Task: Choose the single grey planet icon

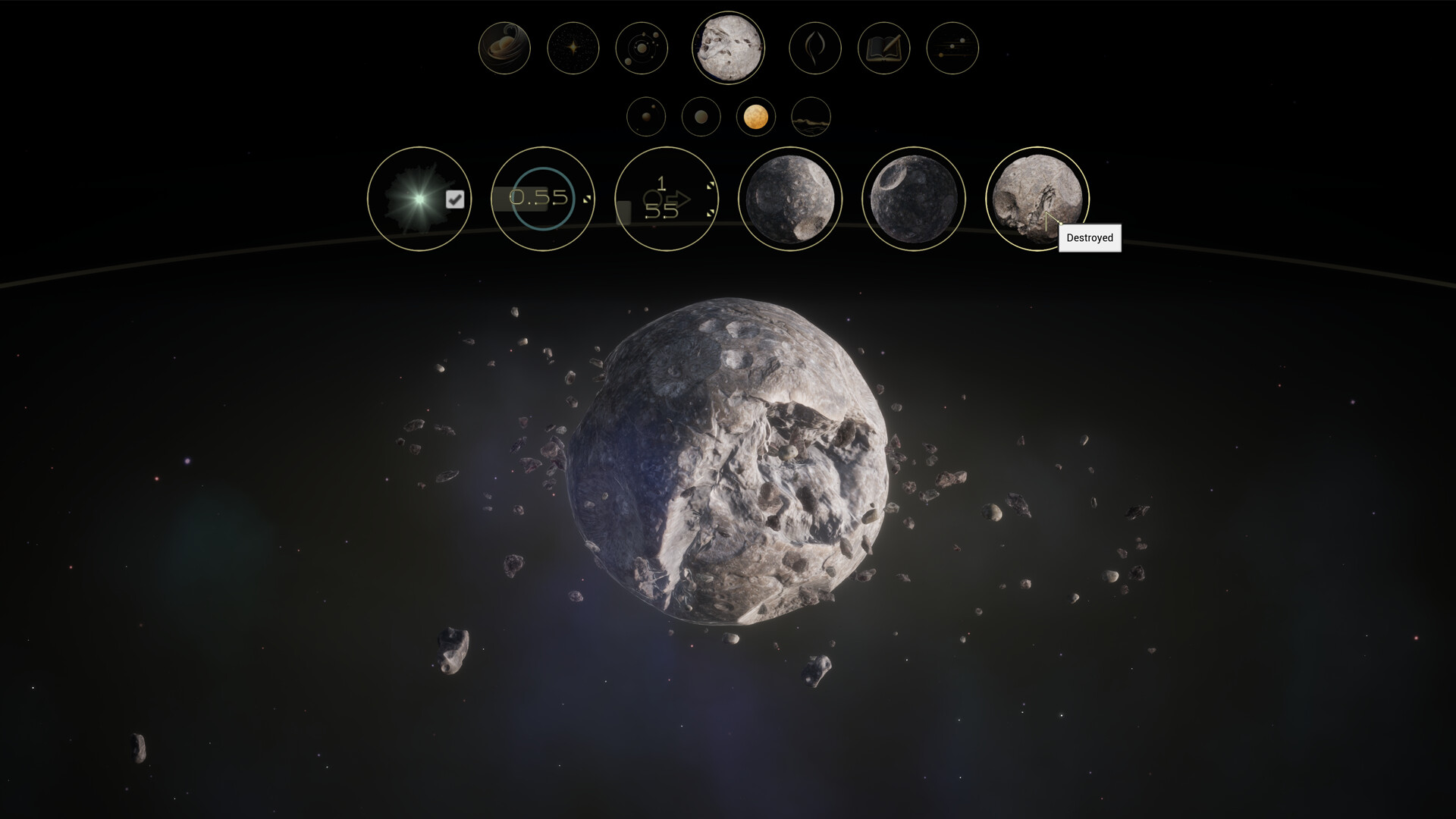Action: [701, 117]
